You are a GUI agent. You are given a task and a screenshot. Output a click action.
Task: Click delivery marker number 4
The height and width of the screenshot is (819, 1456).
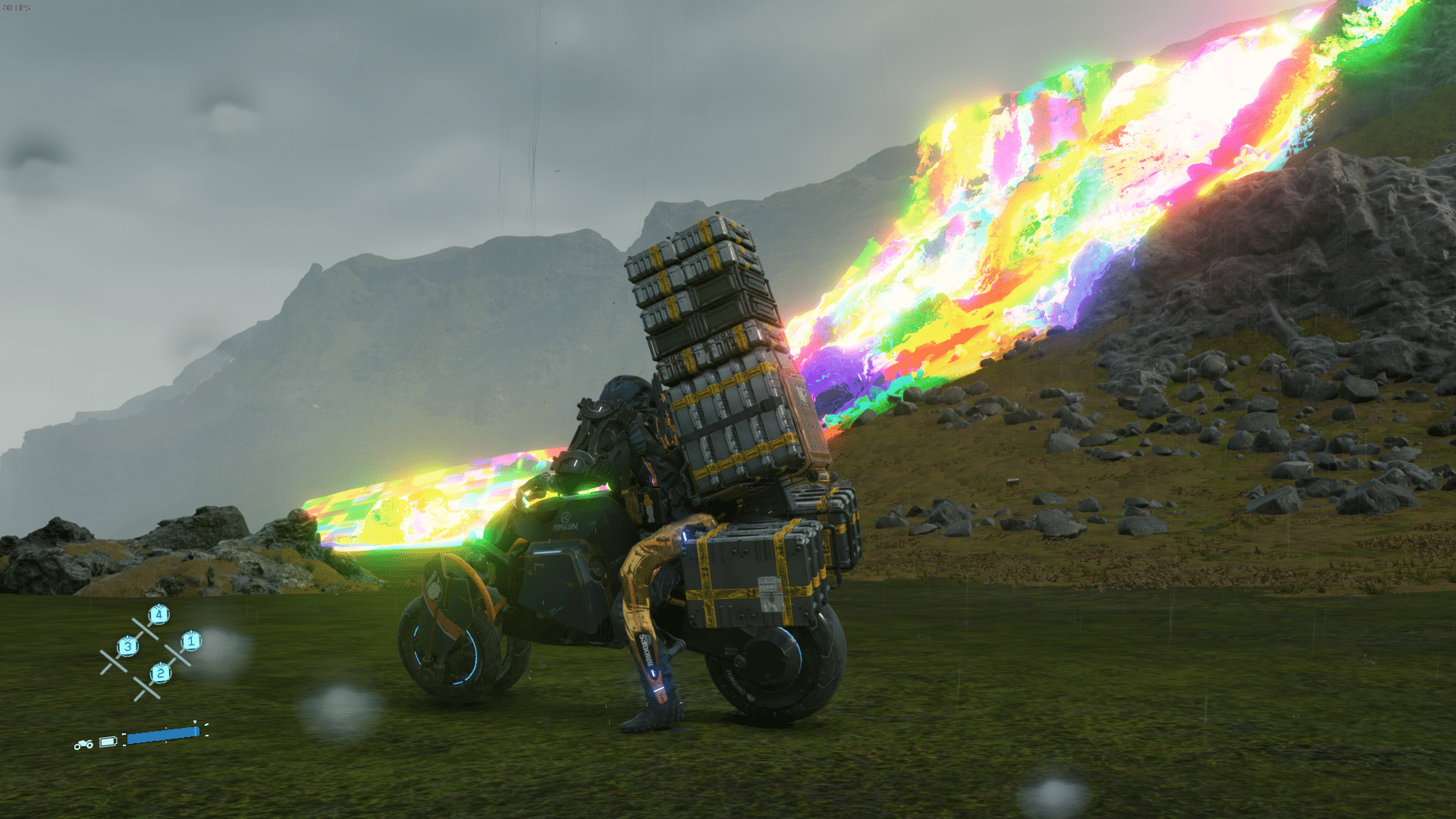click(x=158, y=614)
